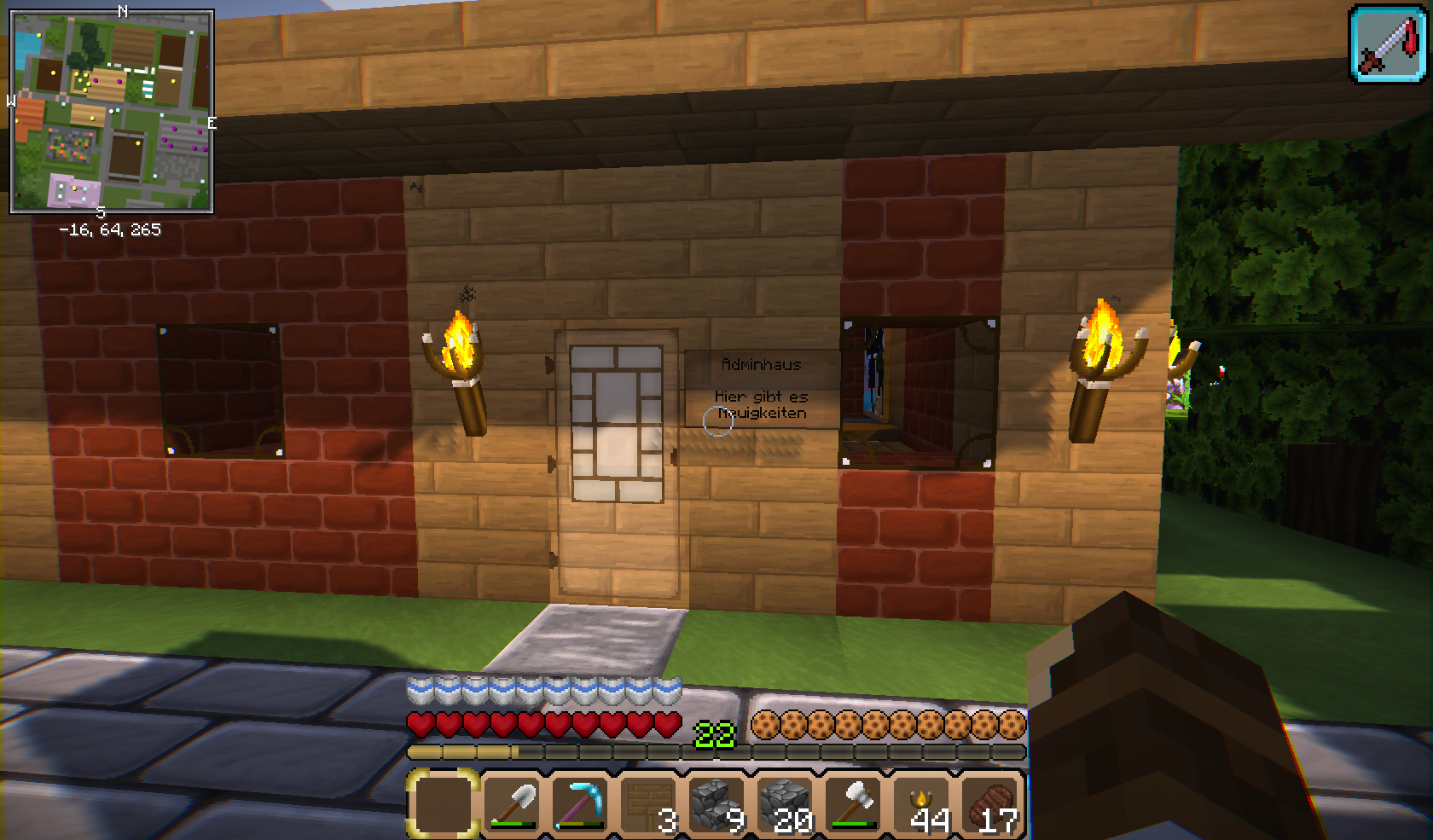Viewport: 1433px width, 840px height.
Task: Select the iron shovel hotbar slot
Action: [x=512, y=803]
